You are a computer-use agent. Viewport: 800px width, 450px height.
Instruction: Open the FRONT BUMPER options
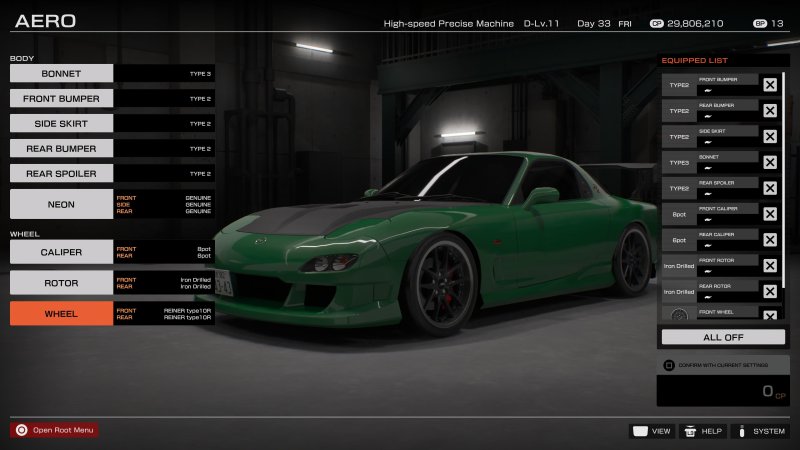pyautogui.click(x=61, y=98)
